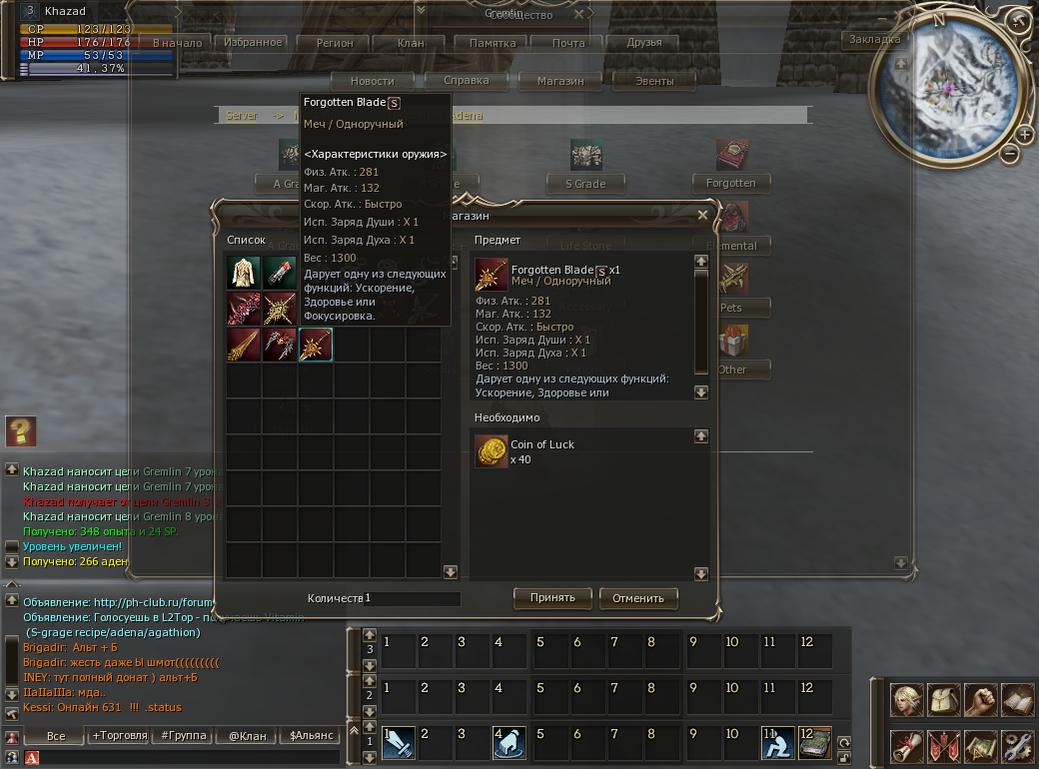This screenshot has width=1039, height=769.
Task: Select the Forgotten shop category
Action: pyautogui.click(x=731, y=183)
